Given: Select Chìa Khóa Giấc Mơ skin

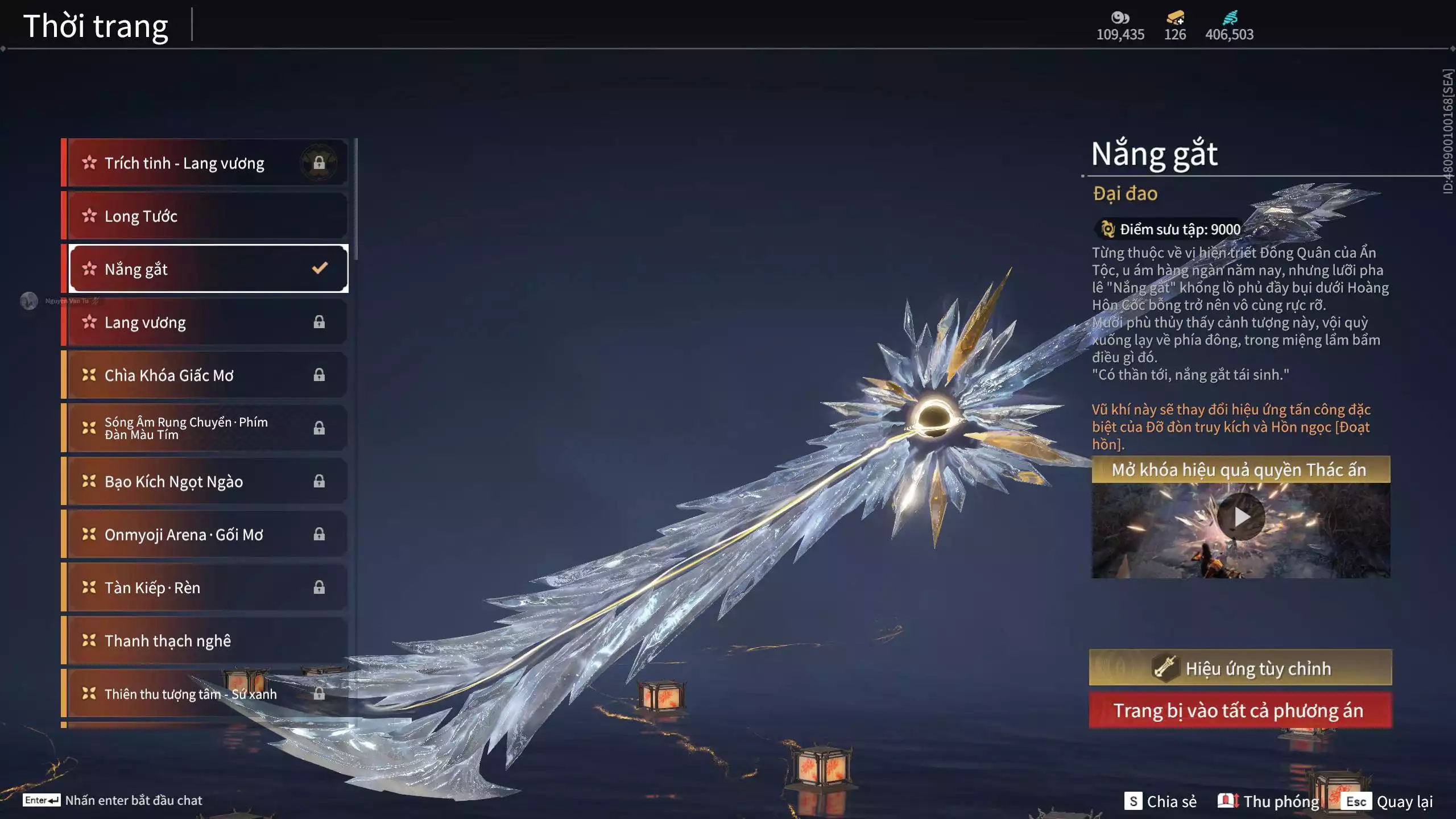Looking at the screenshot, I should [x=205, y=375].
